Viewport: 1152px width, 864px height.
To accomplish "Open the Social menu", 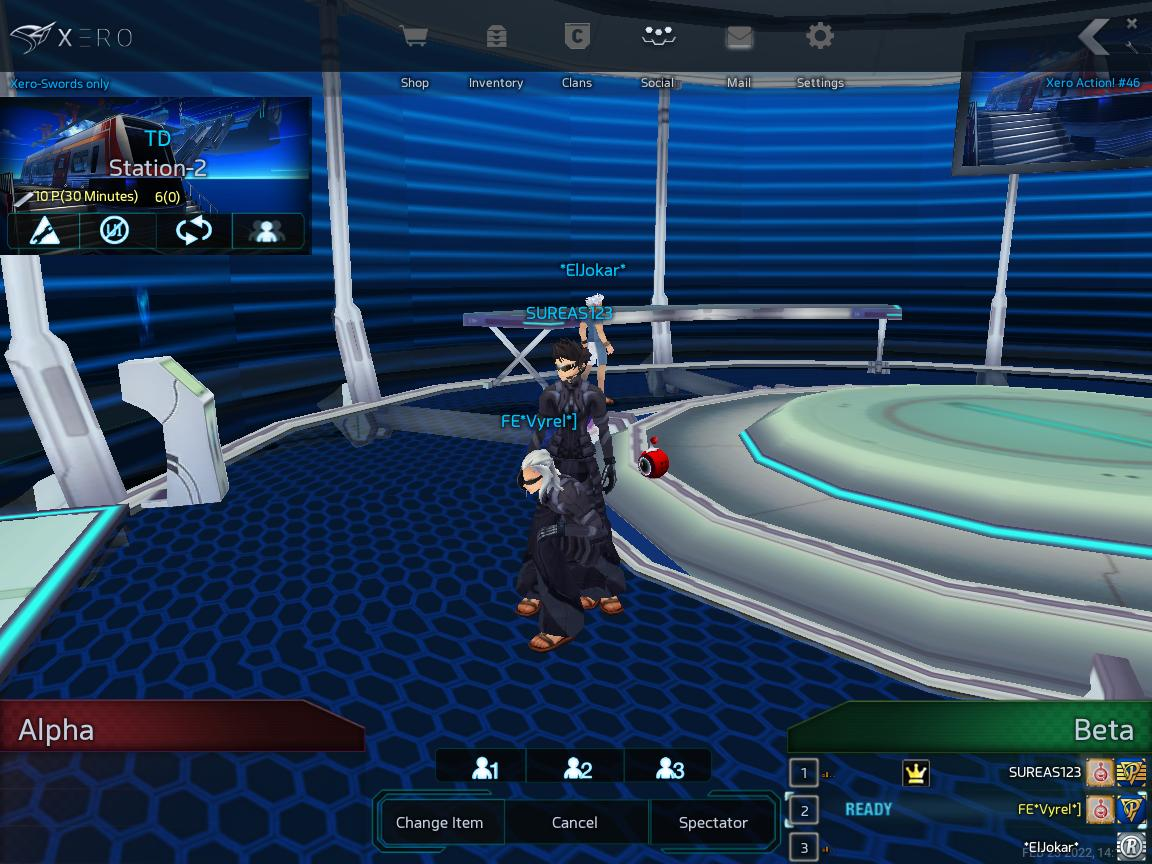I will pos(657,52).
